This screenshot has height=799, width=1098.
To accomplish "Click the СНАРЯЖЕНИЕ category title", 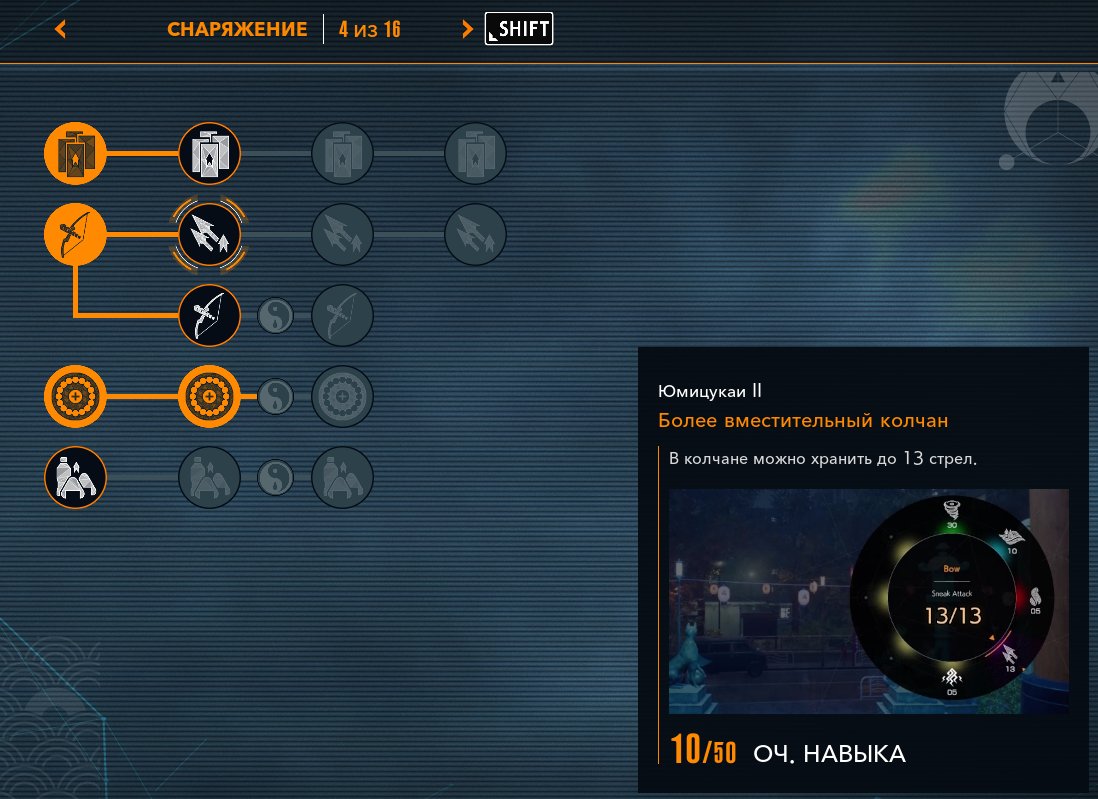I will (x=237, y=29).
